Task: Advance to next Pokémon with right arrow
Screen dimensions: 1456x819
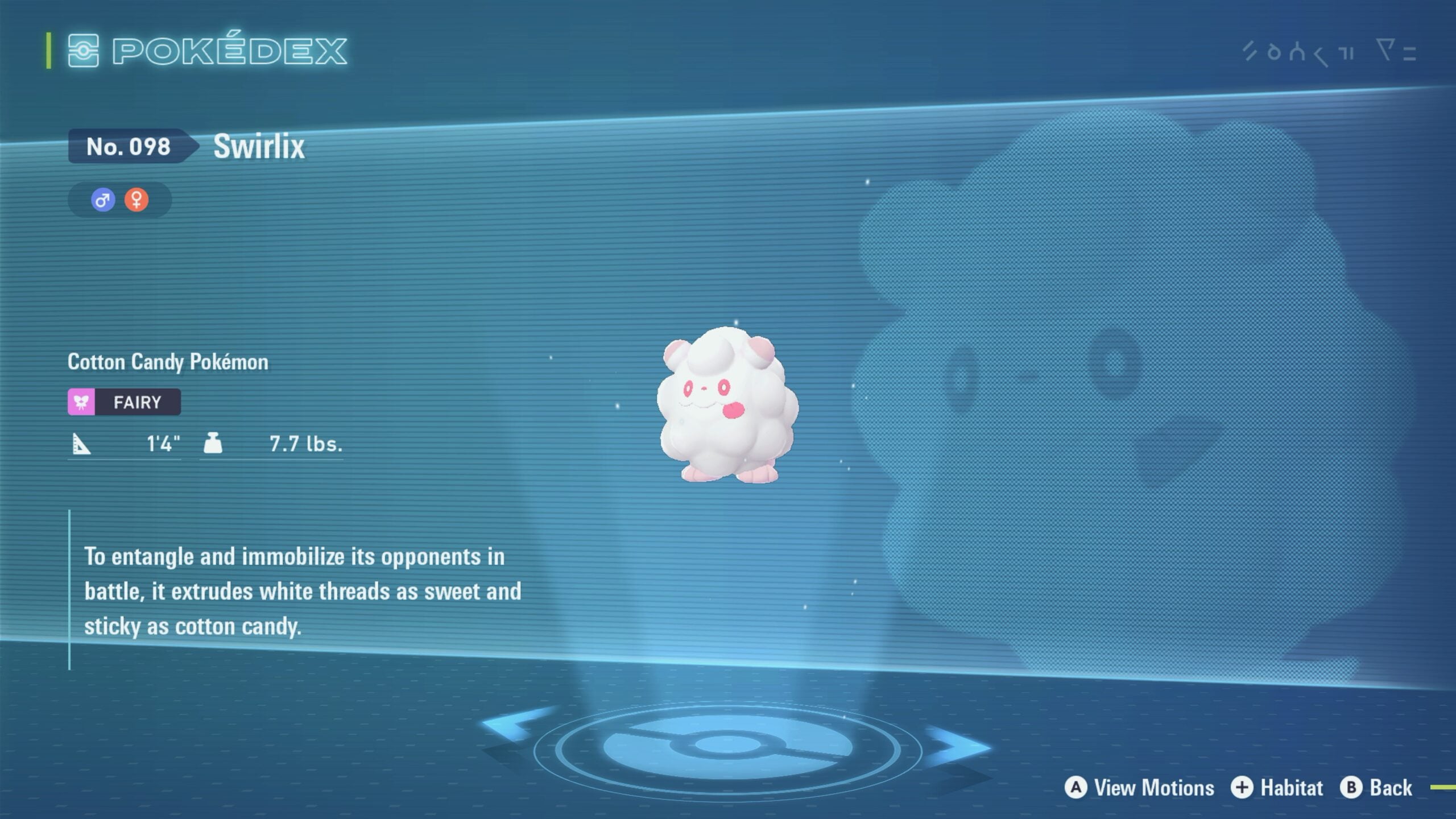Action: (x=957, y=746)
